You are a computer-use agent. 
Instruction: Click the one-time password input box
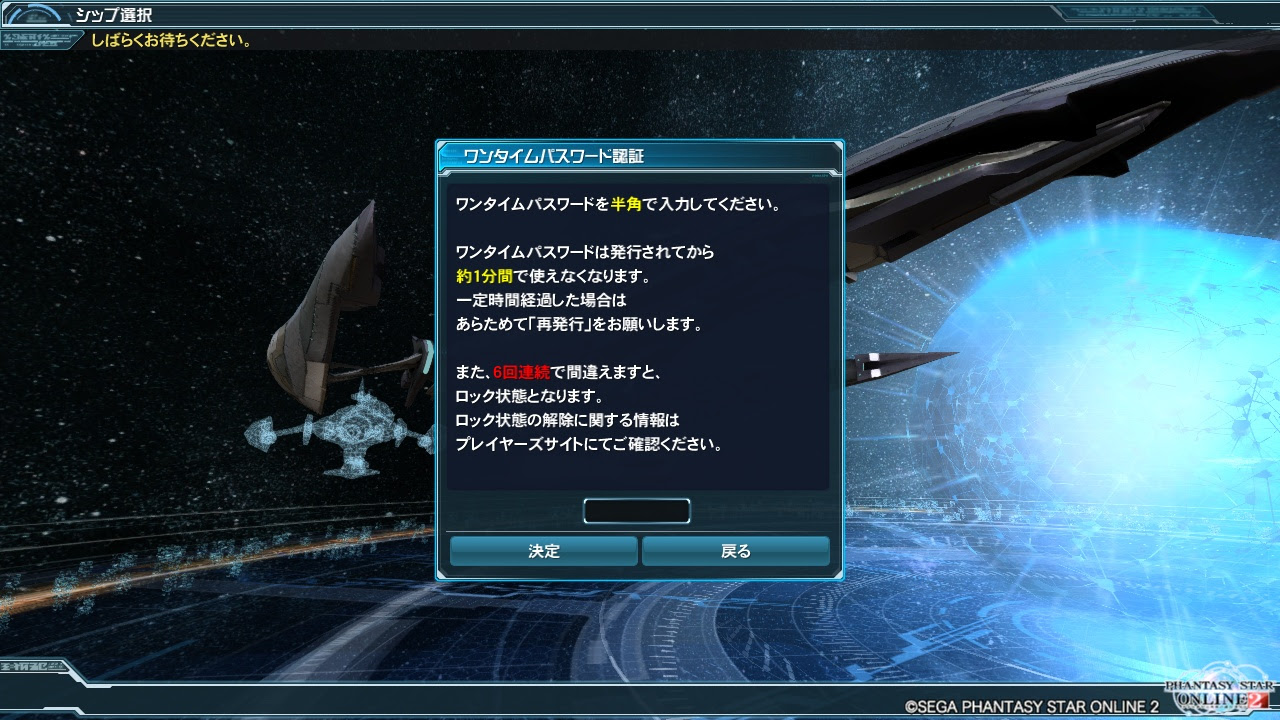pos(637,510)
